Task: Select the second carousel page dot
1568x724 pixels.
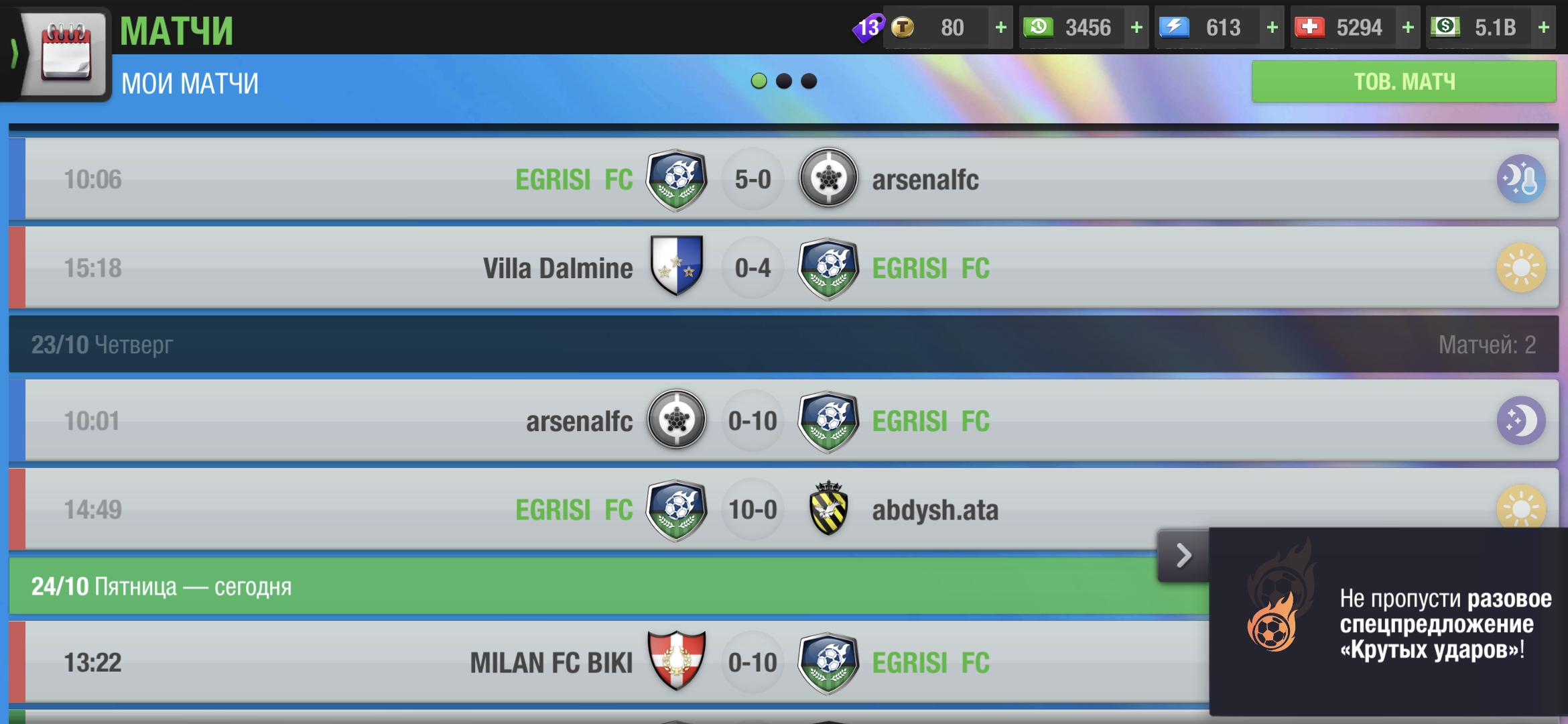Action: click(x=784, y=81)
